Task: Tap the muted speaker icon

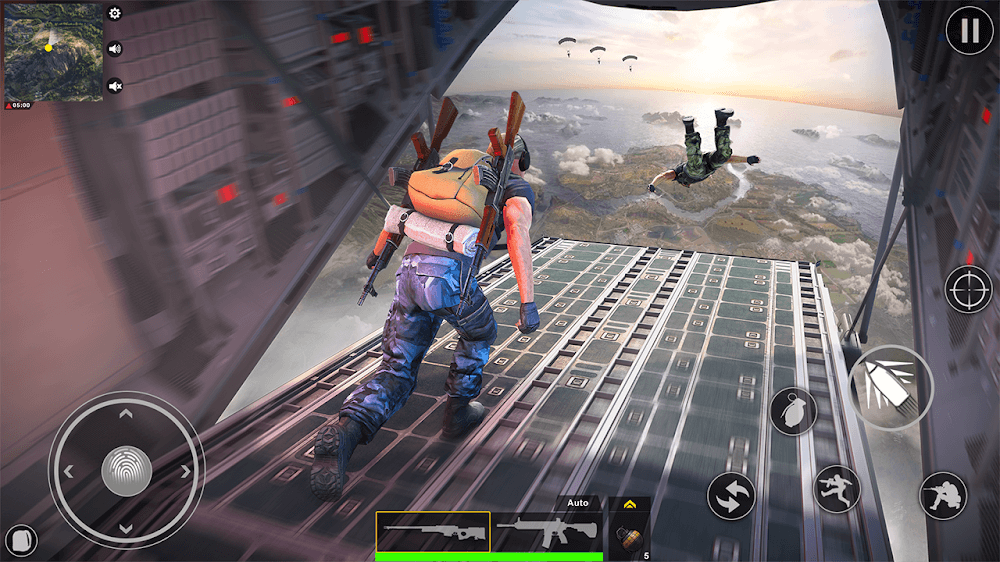Action: [115, 86]
